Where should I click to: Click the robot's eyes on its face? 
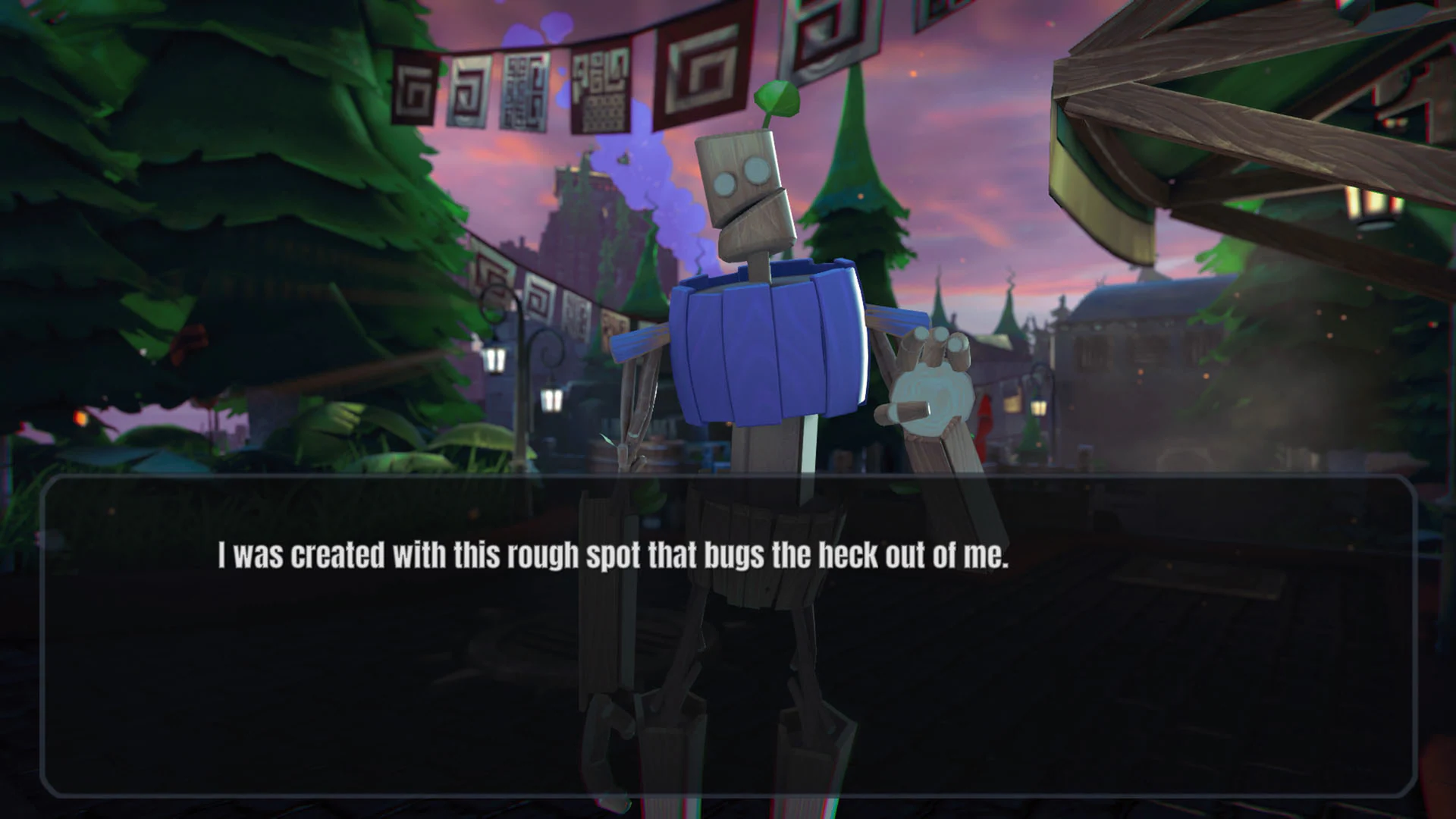[x=739, y=178]
